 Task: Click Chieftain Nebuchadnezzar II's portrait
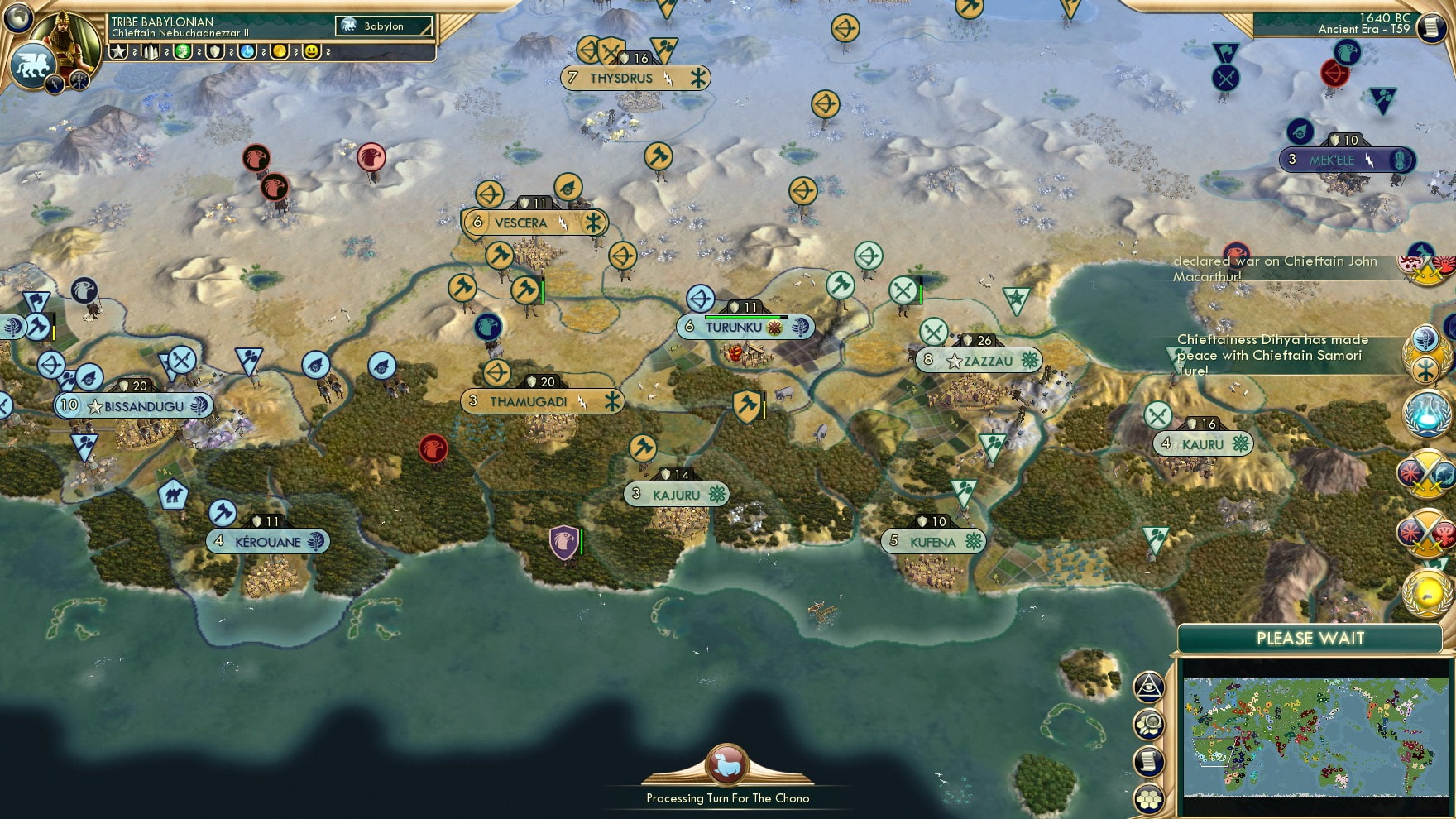pyautogui.click(x=68, y=39)
